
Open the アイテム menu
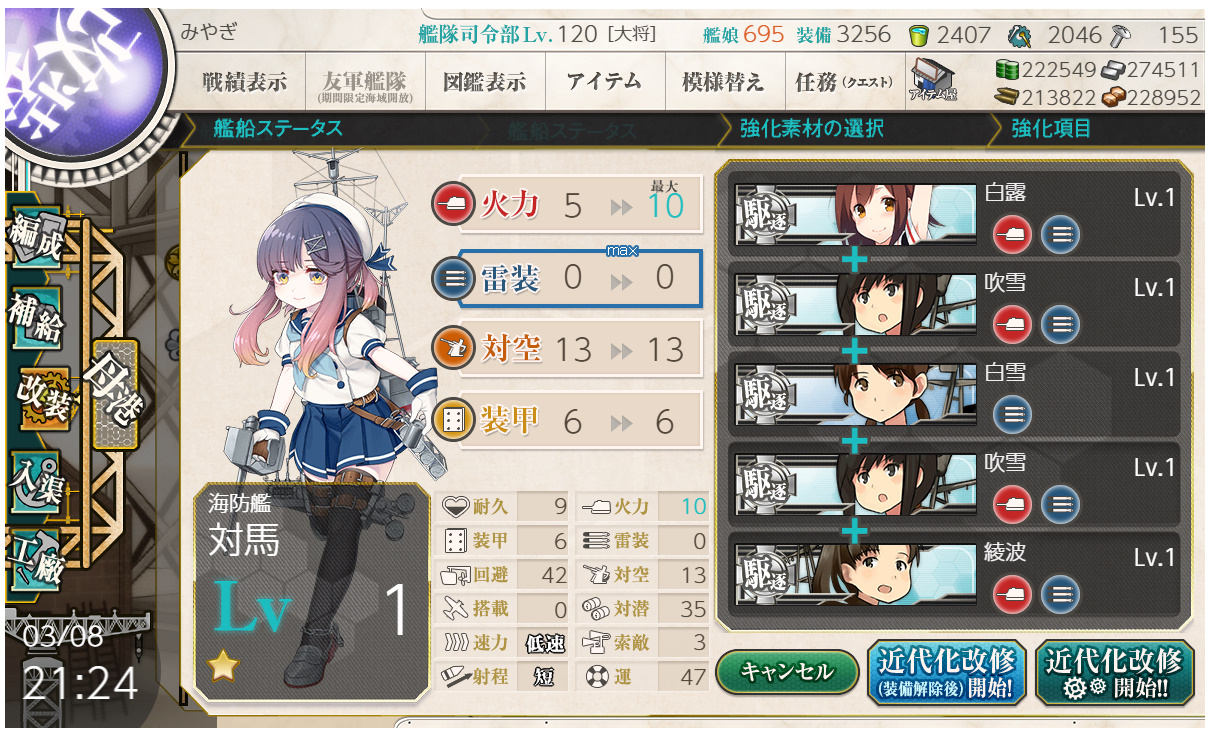click(604, 82)
